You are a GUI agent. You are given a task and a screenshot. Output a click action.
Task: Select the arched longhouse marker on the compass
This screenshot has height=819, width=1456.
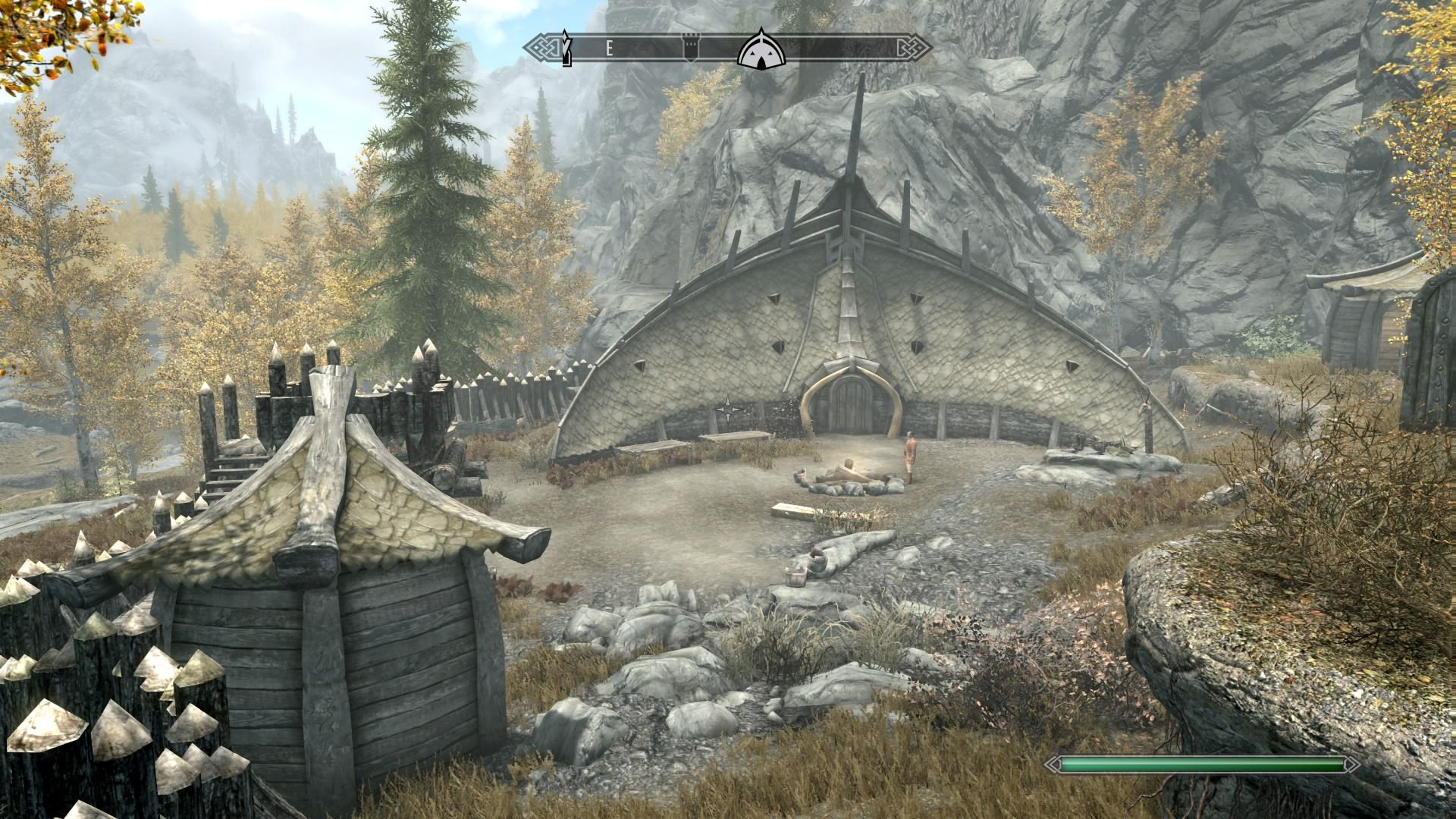(760, 50)
